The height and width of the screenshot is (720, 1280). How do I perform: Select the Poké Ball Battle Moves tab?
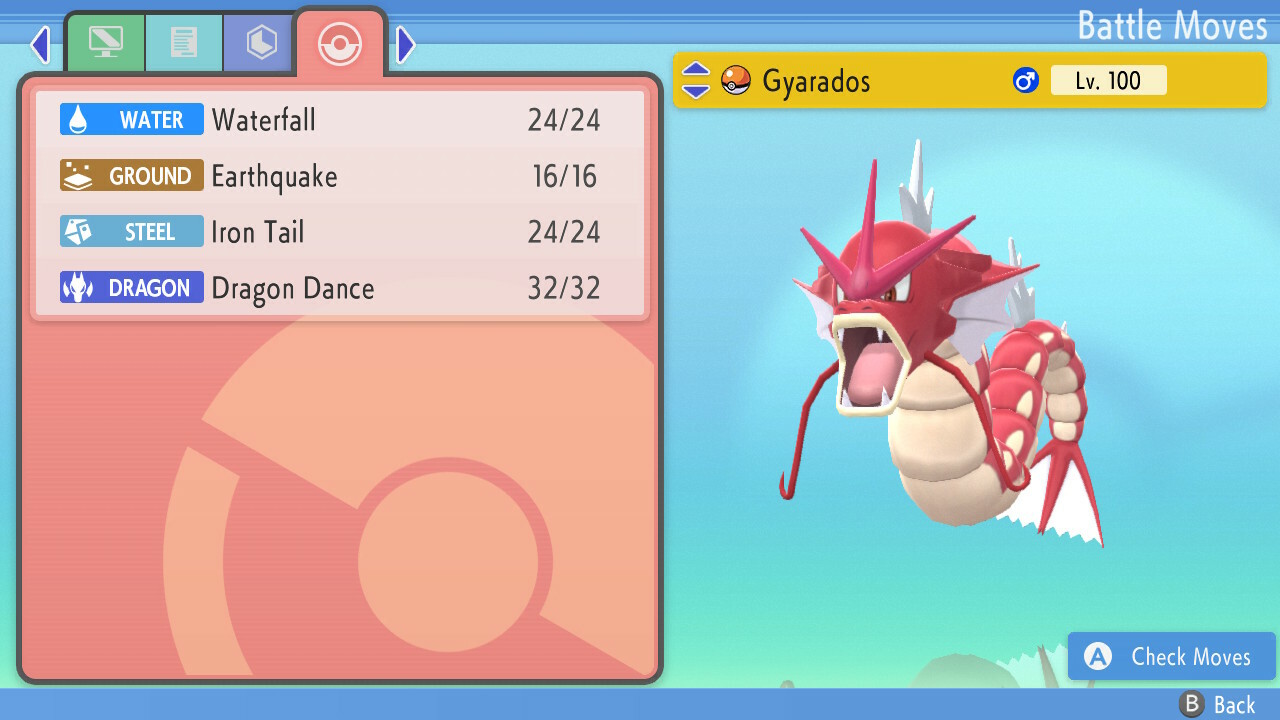click(x=340, y=44)
